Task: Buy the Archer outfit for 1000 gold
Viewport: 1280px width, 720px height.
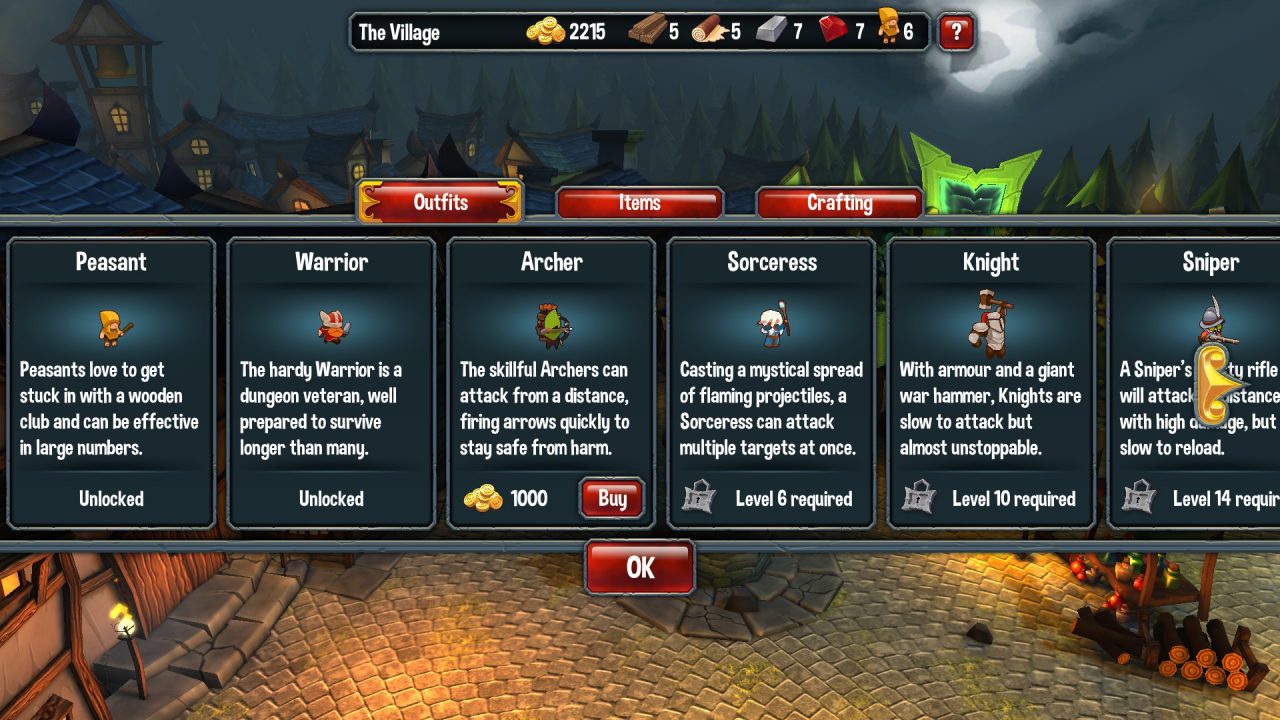Action: click(x=611, y=498)
